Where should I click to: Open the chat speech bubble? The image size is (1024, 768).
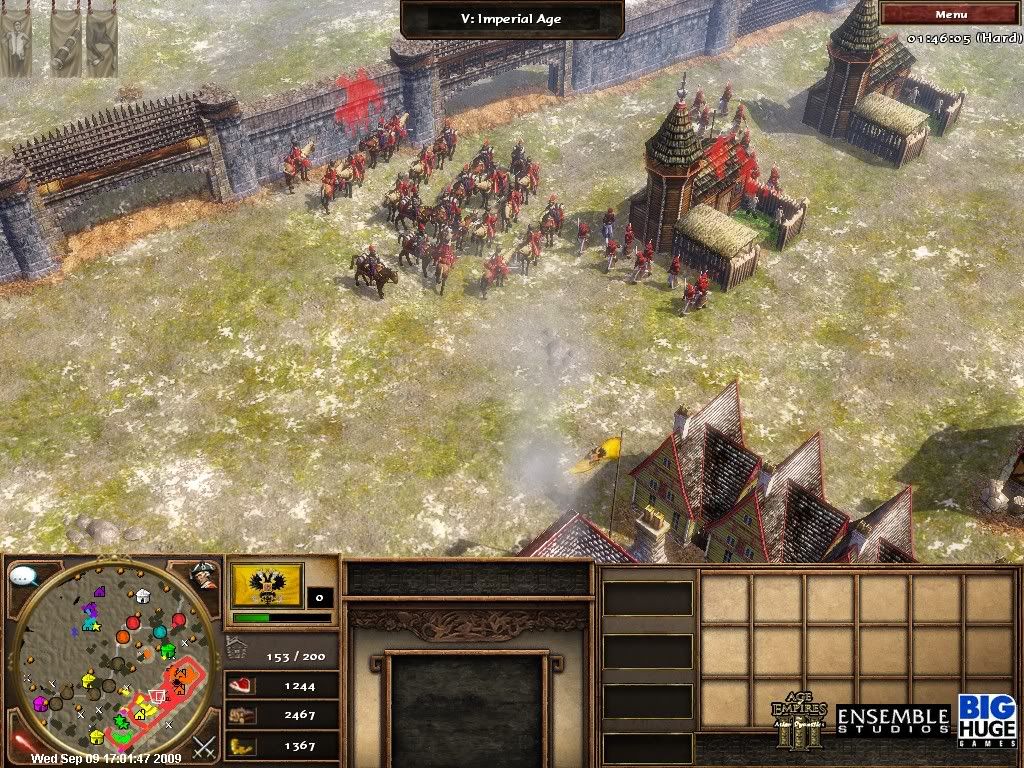pos(22,576)
